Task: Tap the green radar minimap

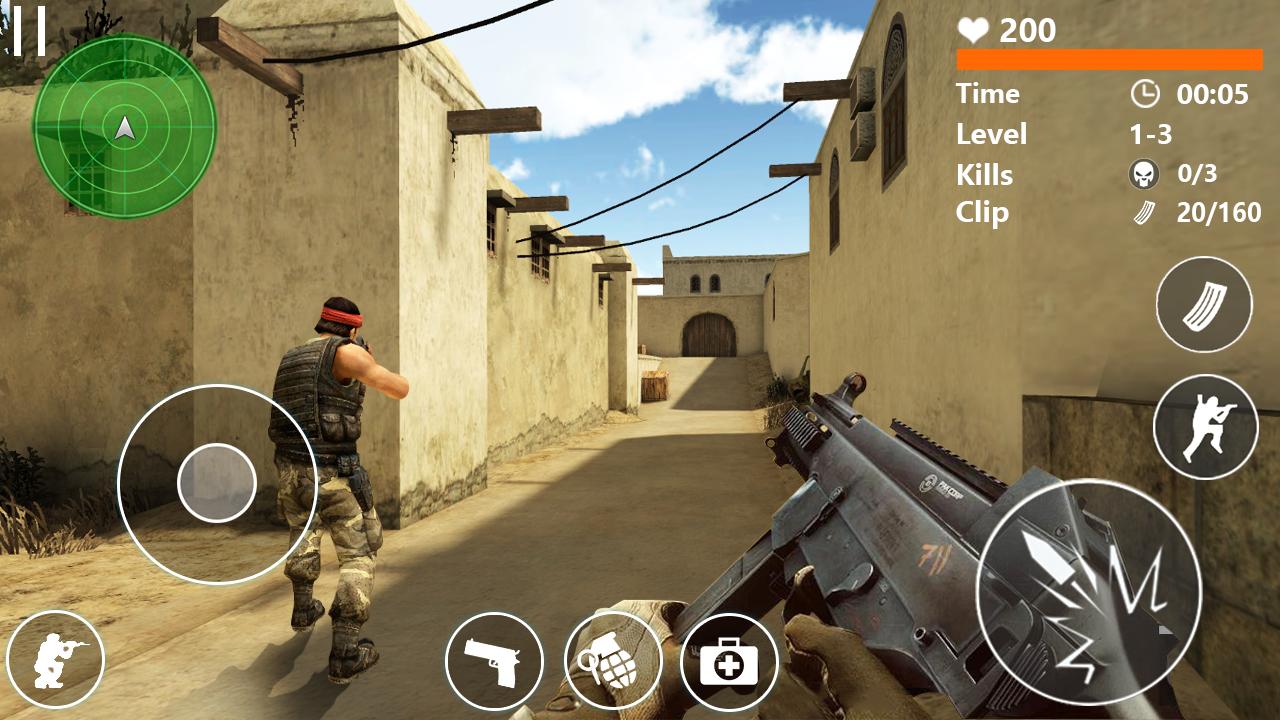Action: click(124, 126)
